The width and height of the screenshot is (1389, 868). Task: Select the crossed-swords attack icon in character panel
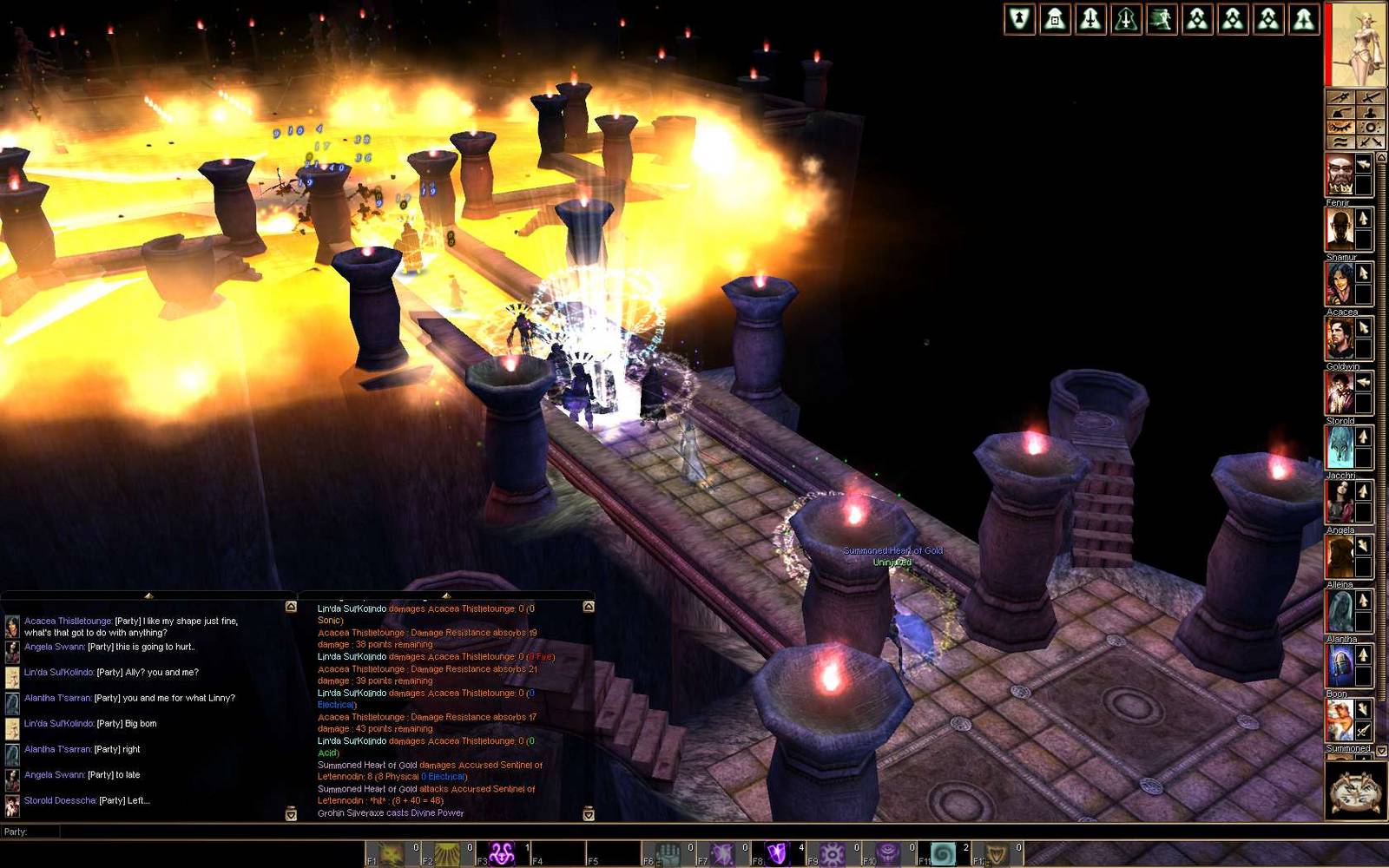[1371, 141]
